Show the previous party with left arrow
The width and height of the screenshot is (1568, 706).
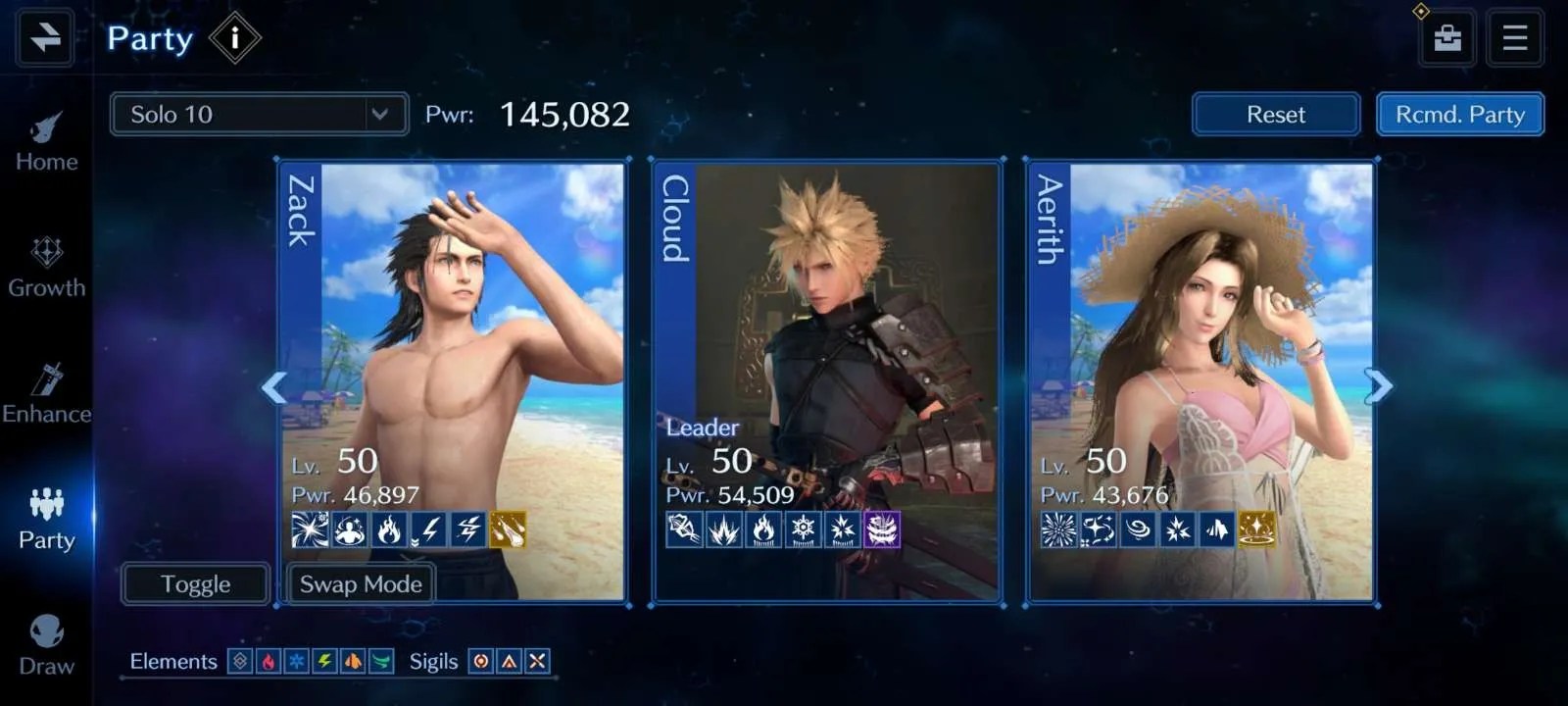(273, 387)
